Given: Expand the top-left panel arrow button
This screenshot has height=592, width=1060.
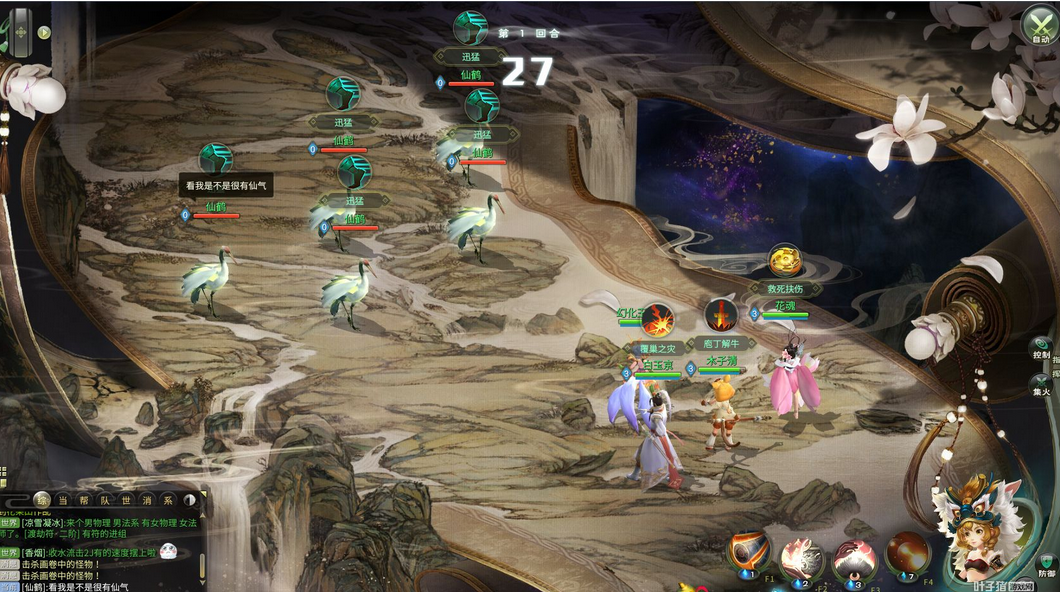Looking at the screenshot, I should click(x=44, y=32).
